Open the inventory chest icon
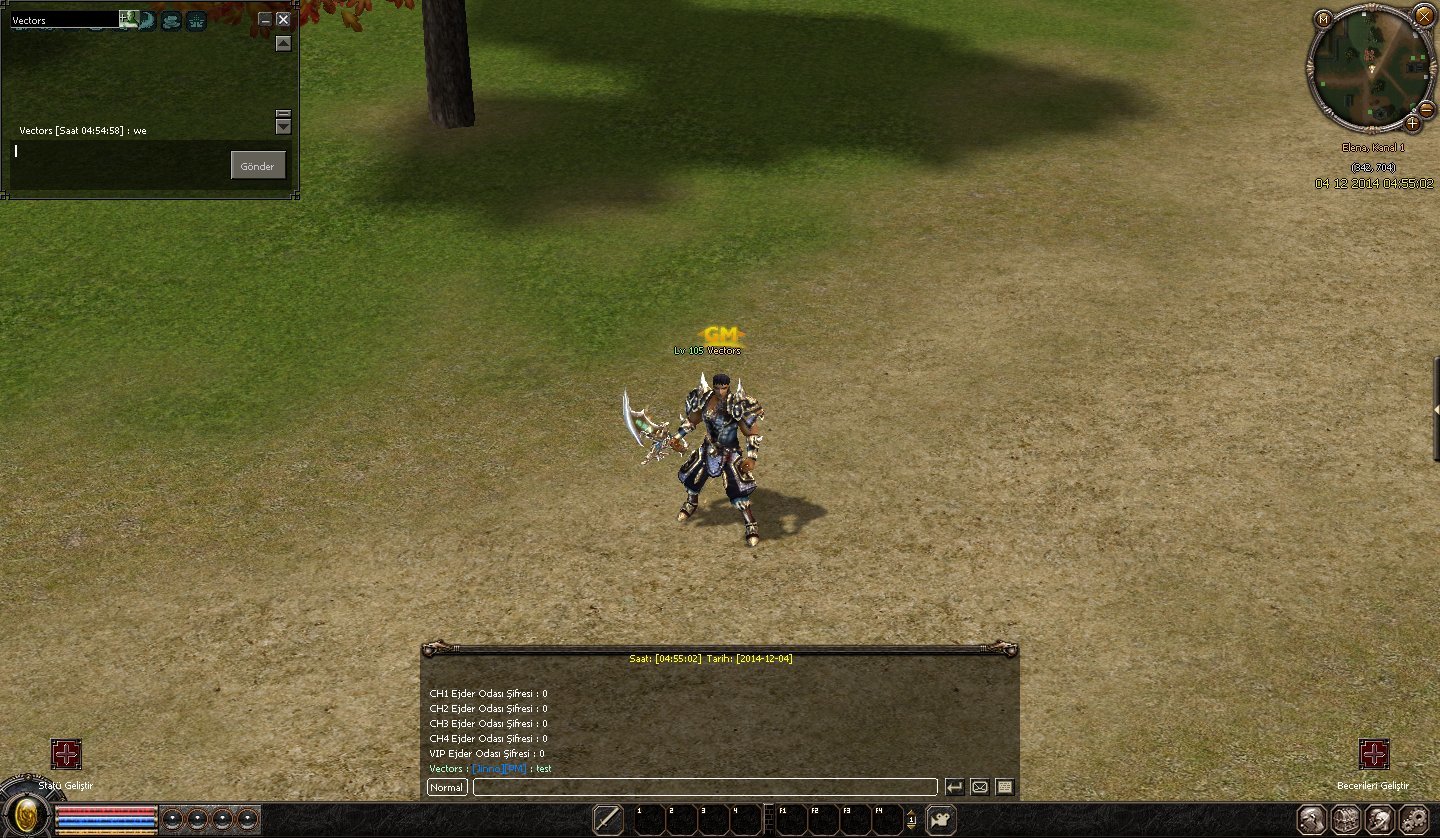The height and width of the screenshot is (838, 1440). [x=1346, y=820]
